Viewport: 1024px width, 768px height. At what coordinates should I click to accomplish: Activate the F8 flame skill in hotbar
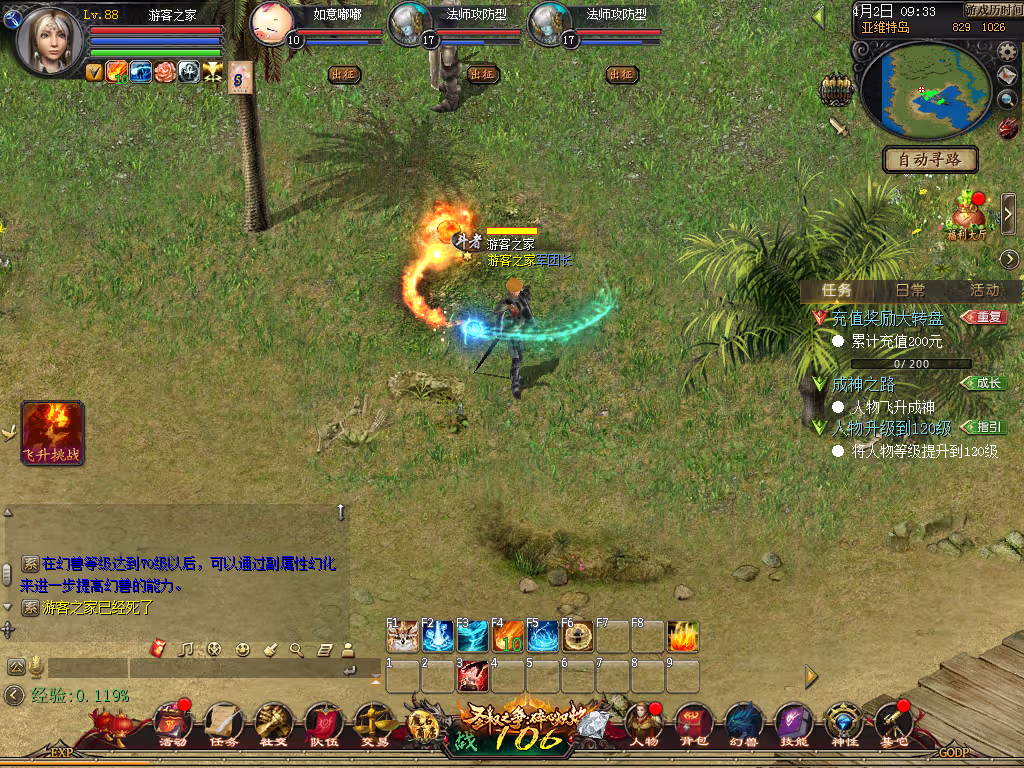point(683,637)
